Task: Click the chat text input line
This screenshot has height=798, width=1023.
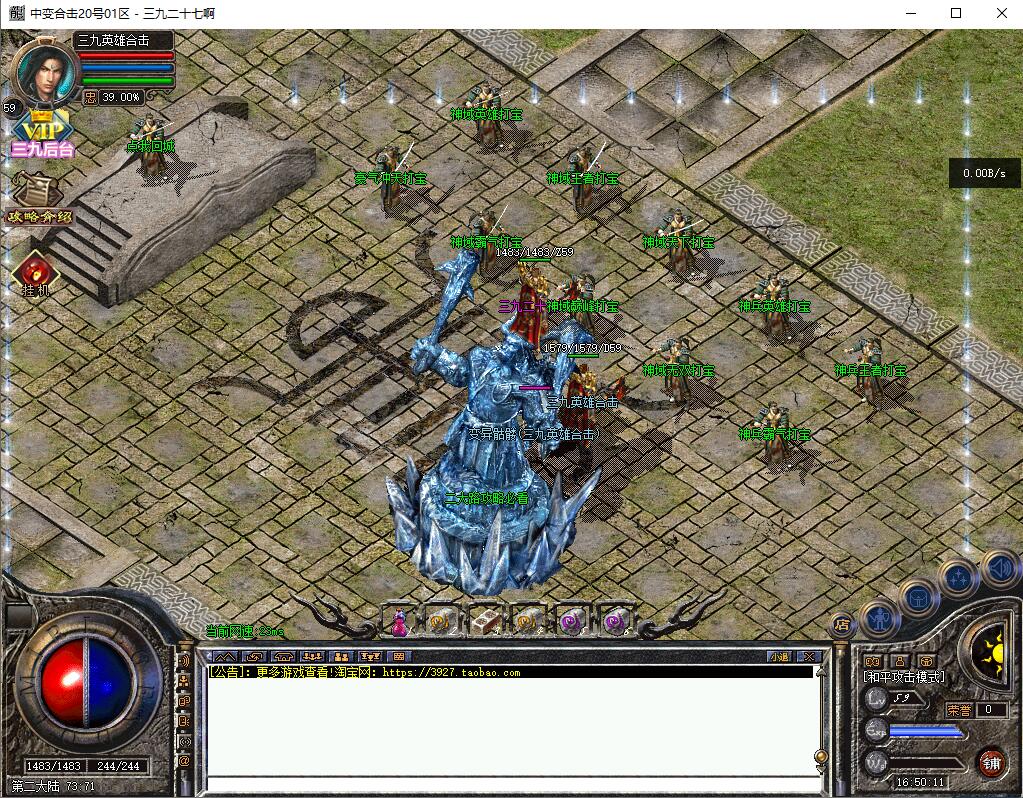Action: click(510, 783)
